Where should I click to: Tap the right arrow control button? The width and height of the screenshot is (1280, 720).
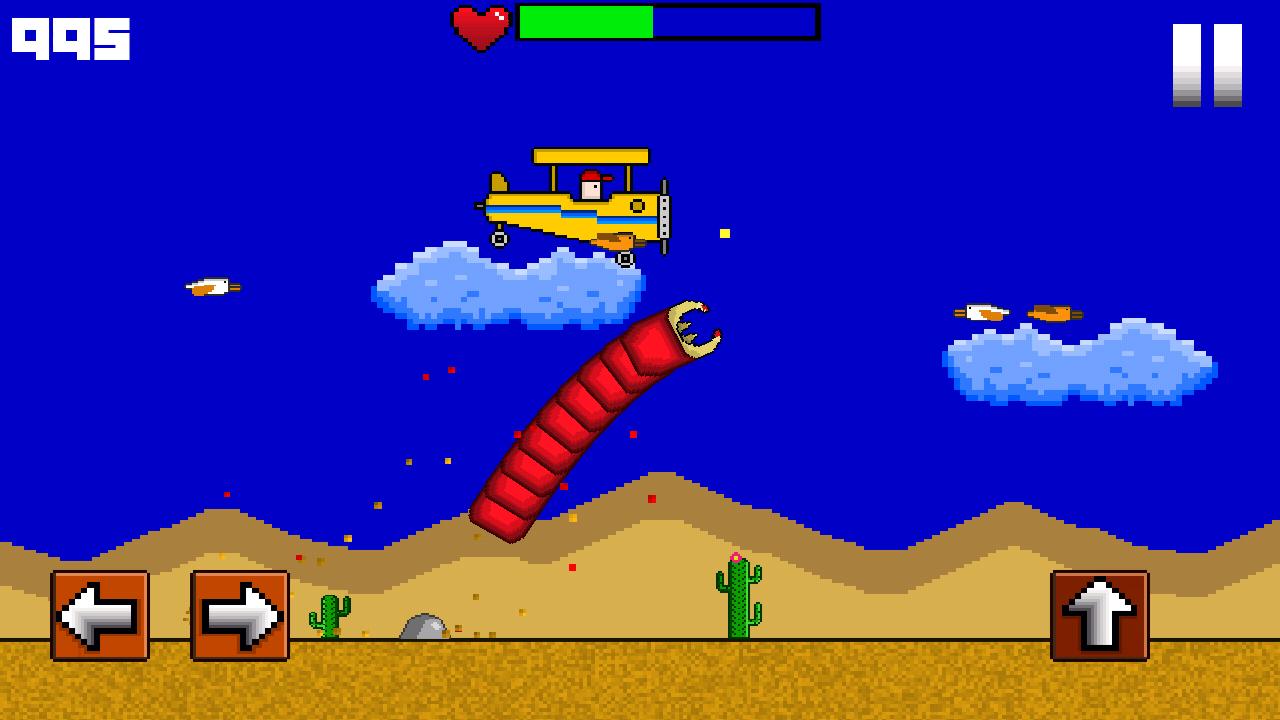pyautogui.click(x=240, y=615)
